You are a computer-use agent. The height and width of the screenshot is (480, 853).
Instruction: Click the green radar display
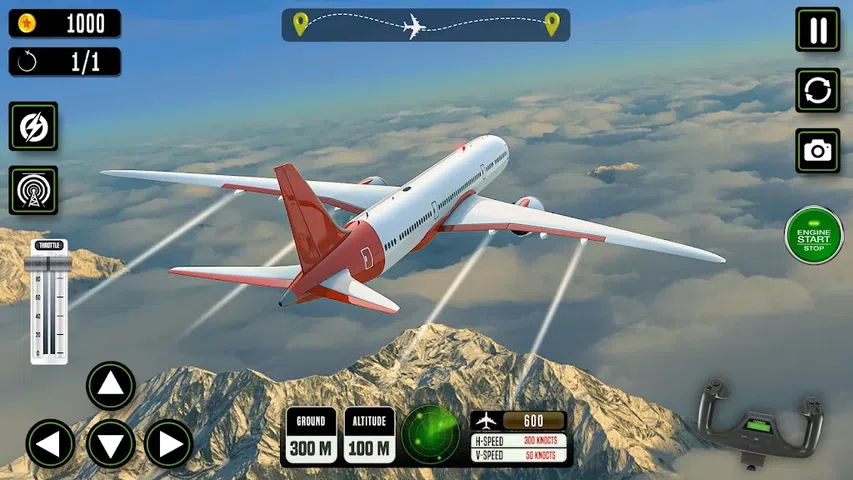(x=431, y=434)
